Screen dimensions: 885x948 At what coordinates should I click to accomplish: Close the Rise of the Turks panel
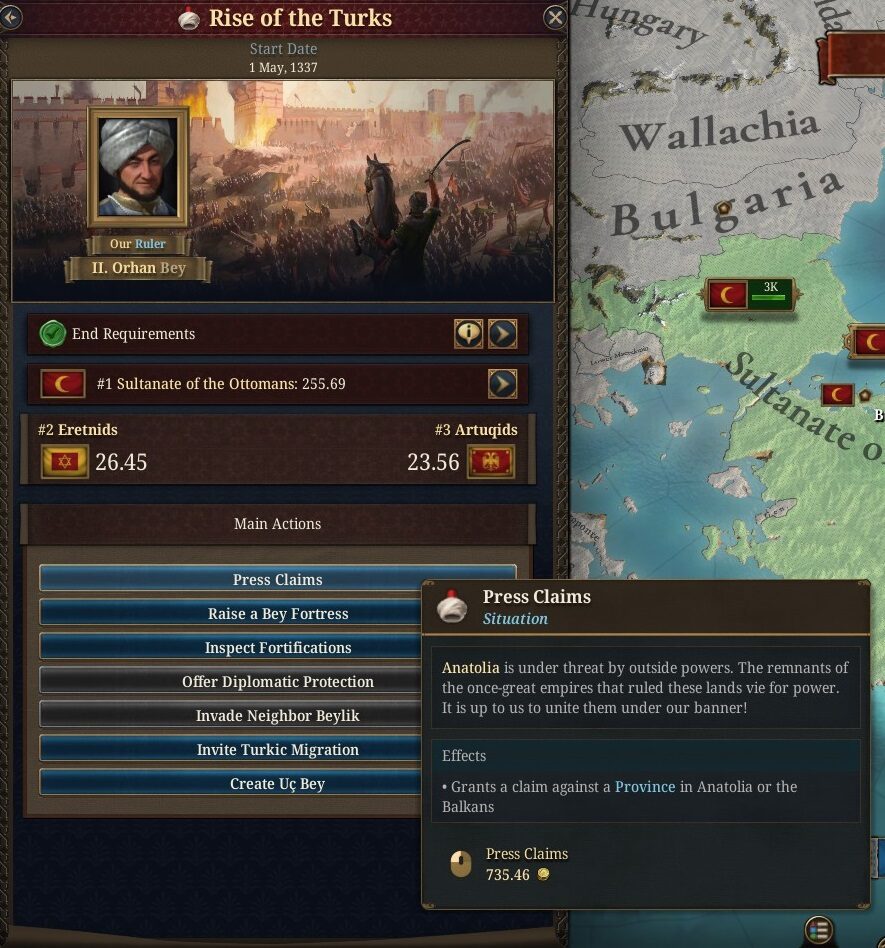(555, 17)
